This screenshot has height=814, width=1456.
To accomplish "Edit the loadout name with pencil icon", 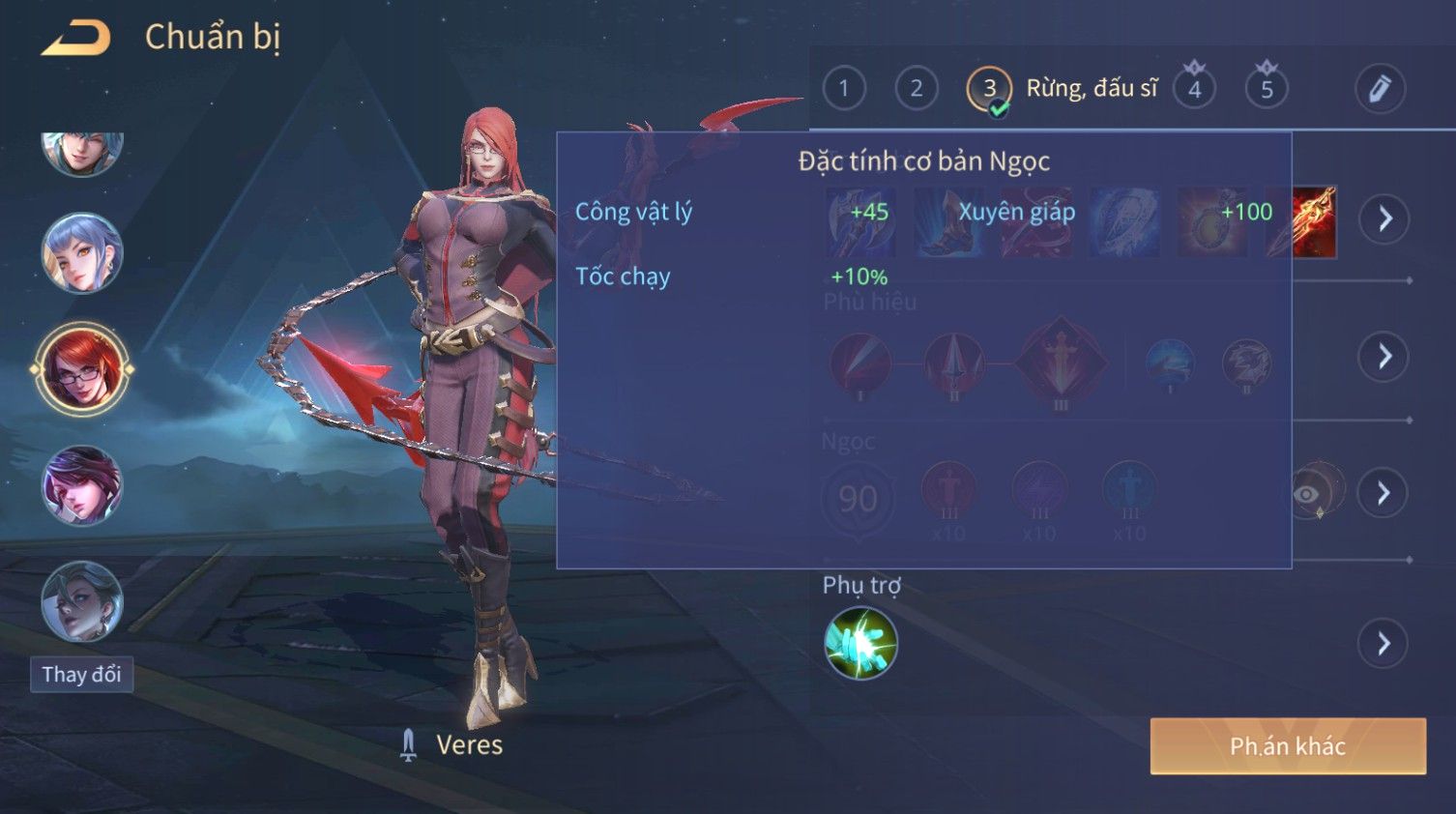I will point(1379,89).
